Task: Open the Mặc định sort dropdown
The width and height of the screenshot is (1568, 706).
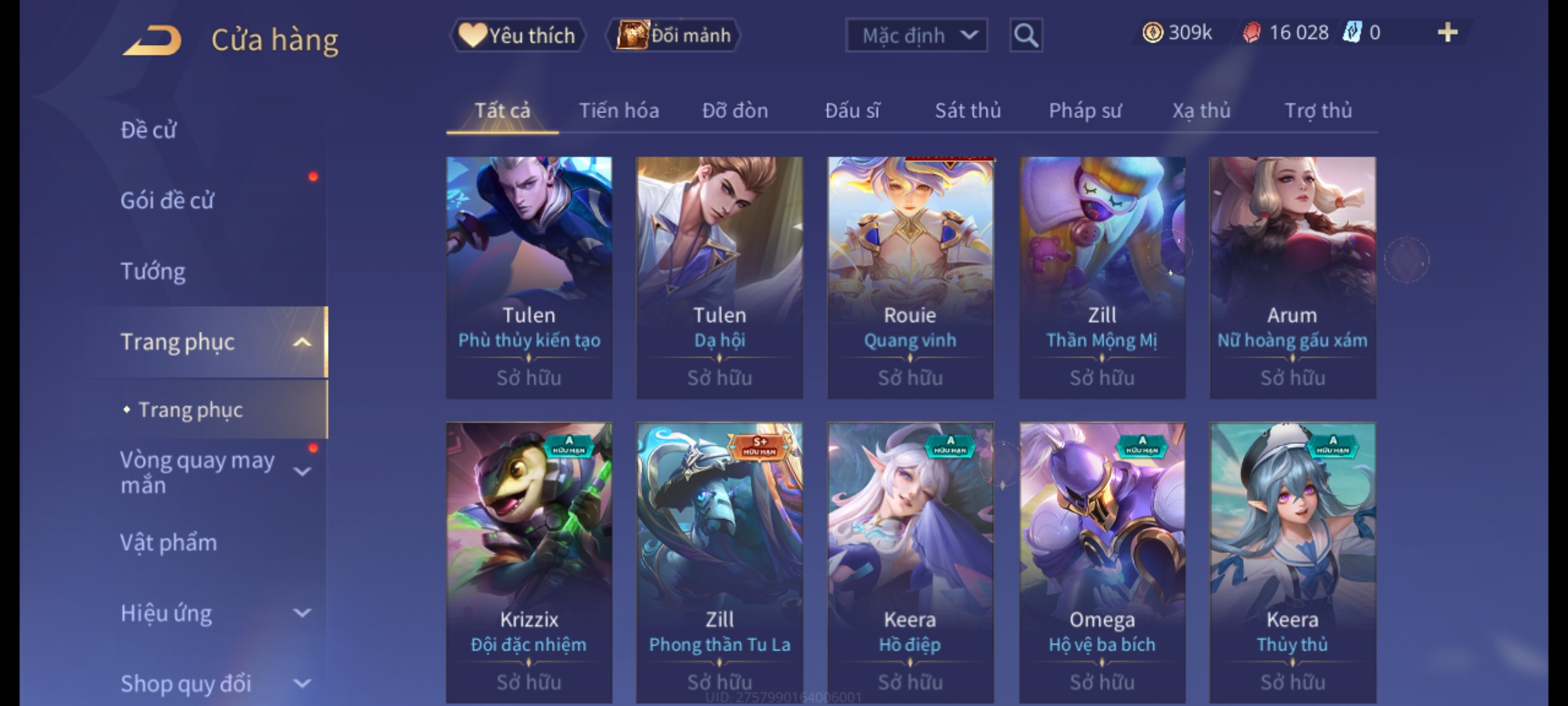Action: pyautogui.click(x=915, y=35)
